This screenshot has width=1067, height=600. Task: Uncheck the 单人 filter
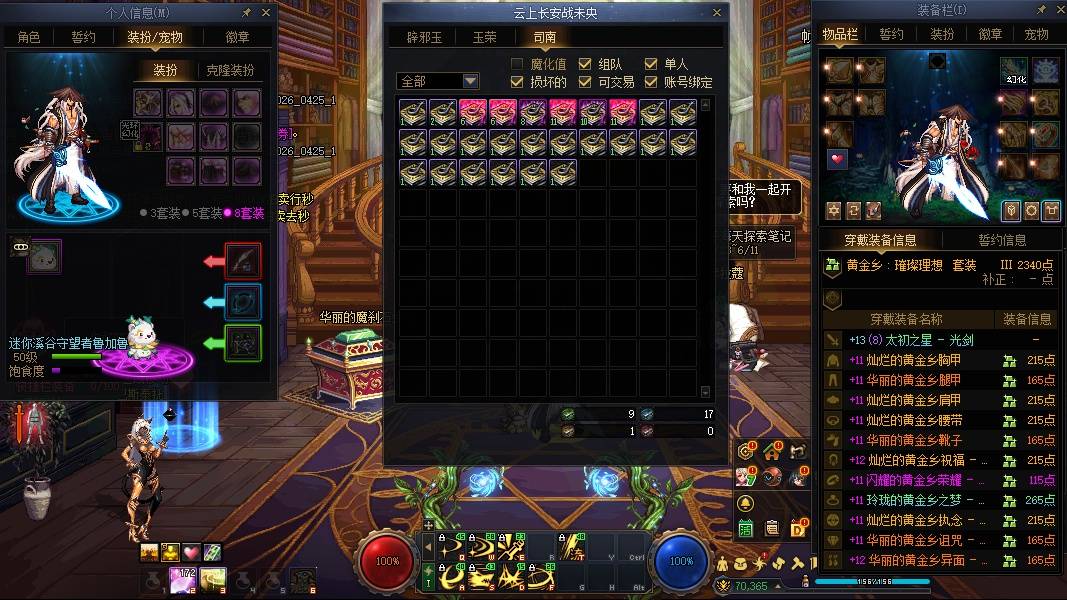coord(651,64)
